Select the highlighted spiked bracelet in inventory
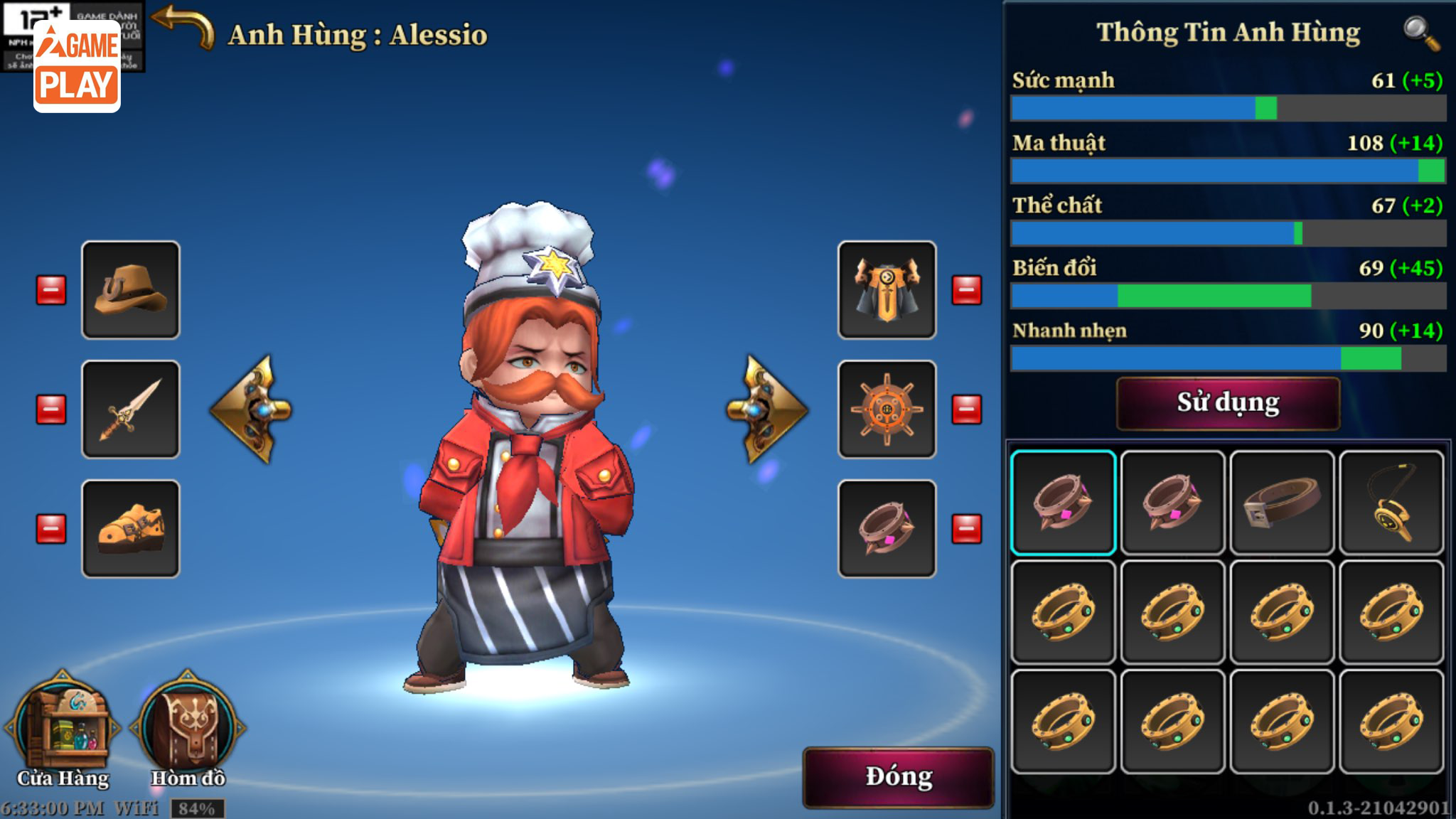1456x819 pixels. 1064,503
